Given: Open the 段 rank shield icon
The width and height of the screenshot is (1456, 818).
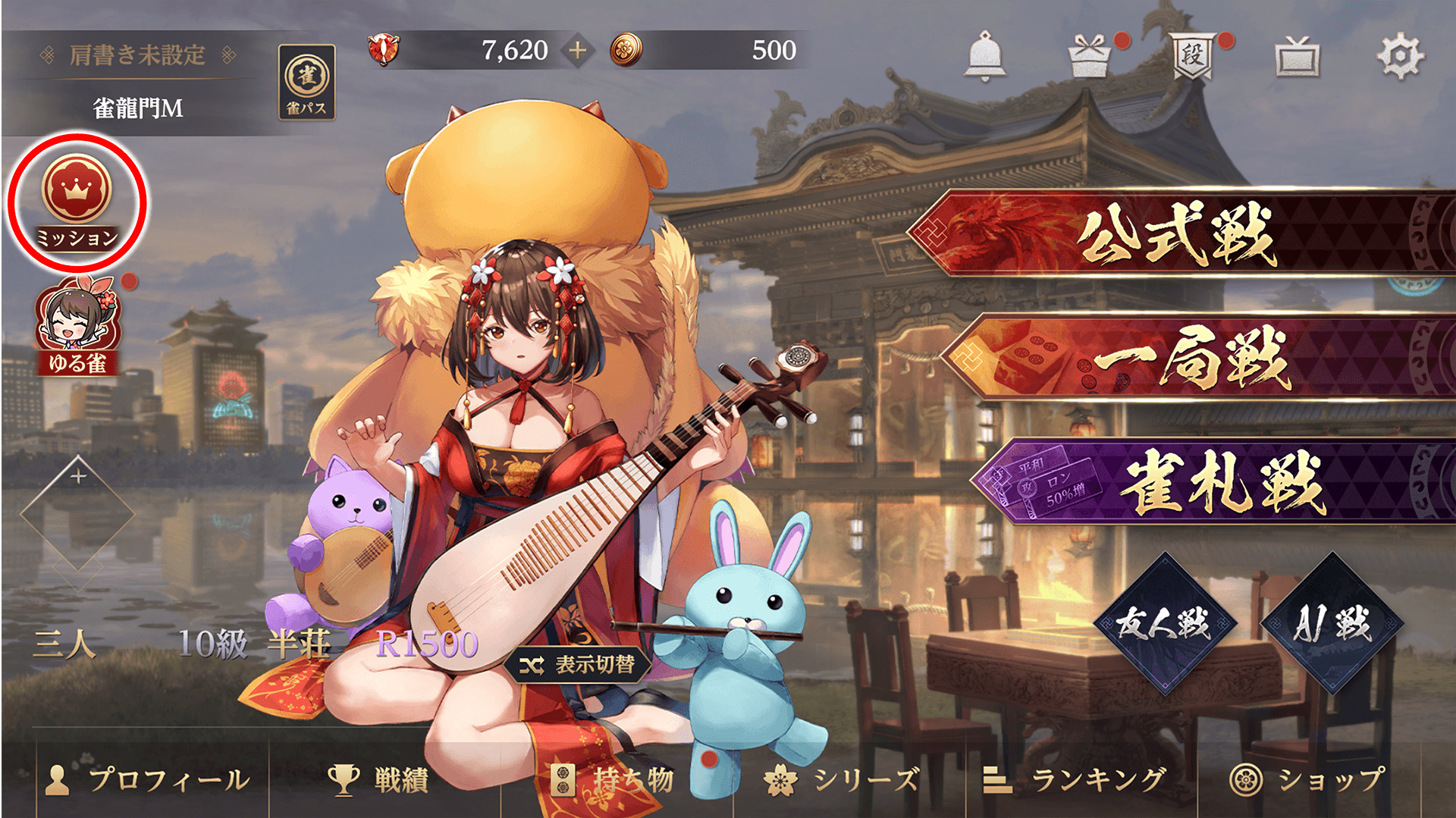Looking at the screenshot, I should tap(1193, 55).
